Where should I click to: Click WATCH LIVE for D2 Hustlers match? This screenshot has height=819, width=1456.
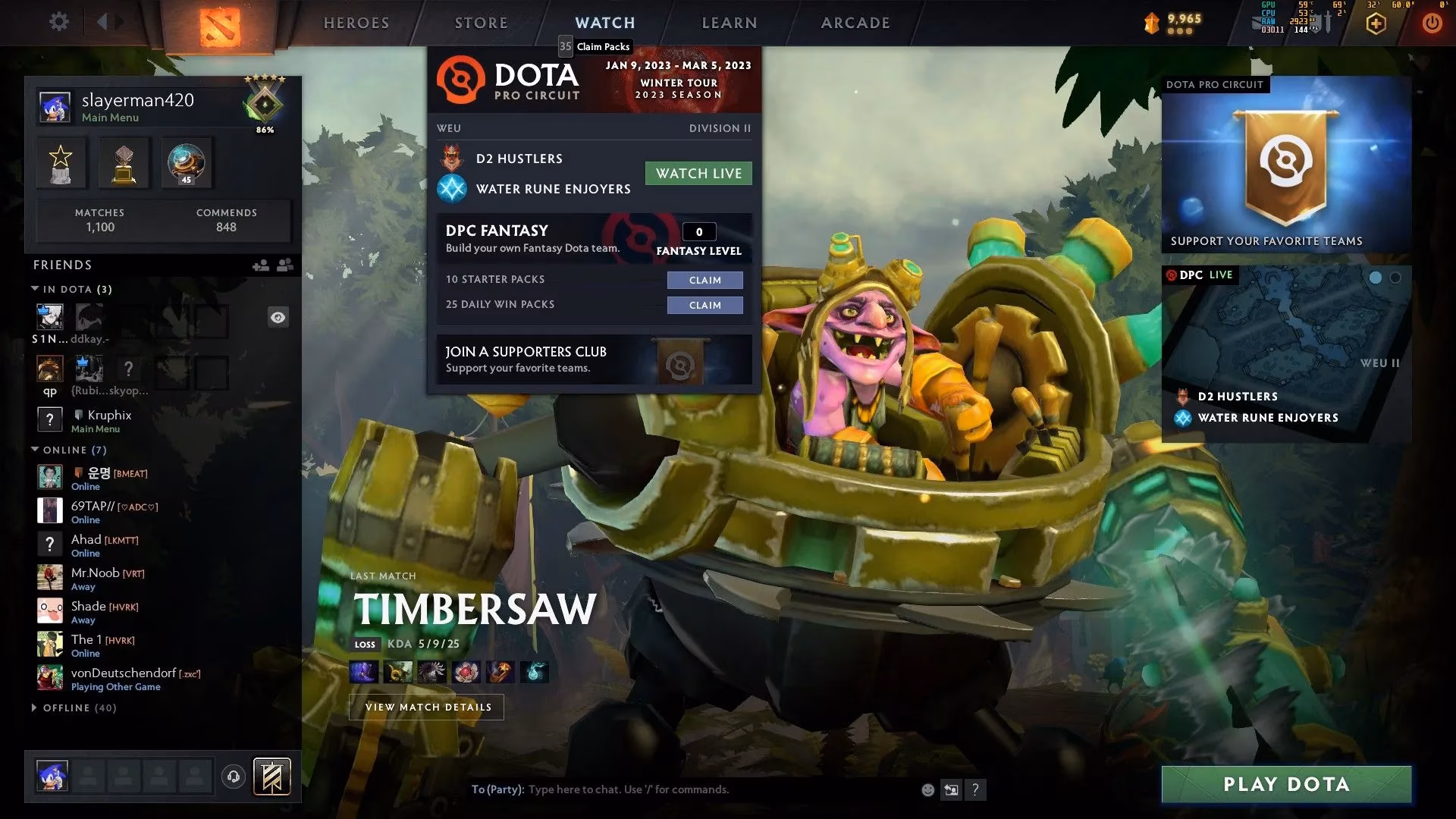tap(698, 173)
